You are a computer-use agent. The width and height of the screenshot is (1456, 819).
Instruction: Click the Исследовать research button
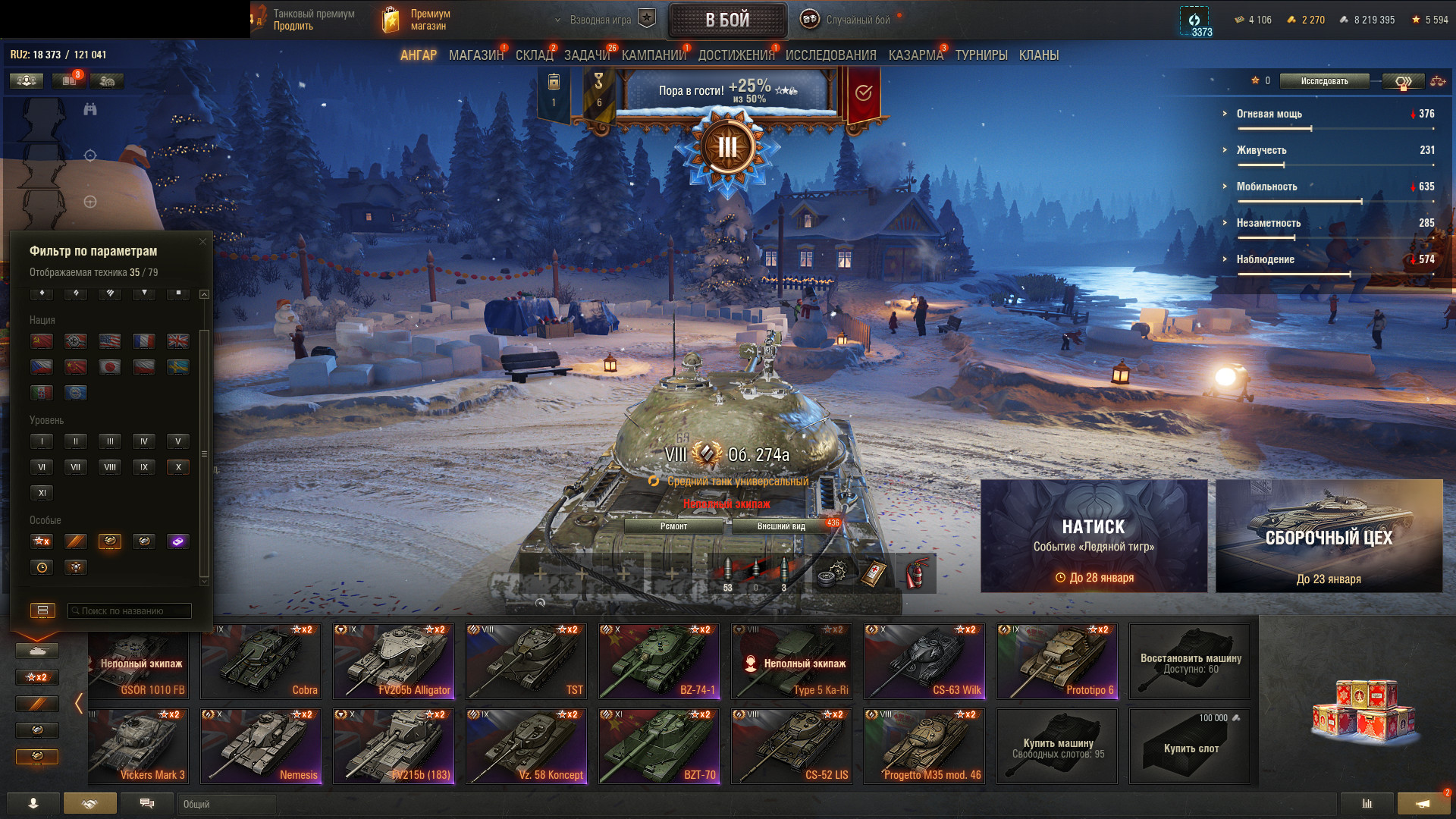click(x=1324, y=81)
